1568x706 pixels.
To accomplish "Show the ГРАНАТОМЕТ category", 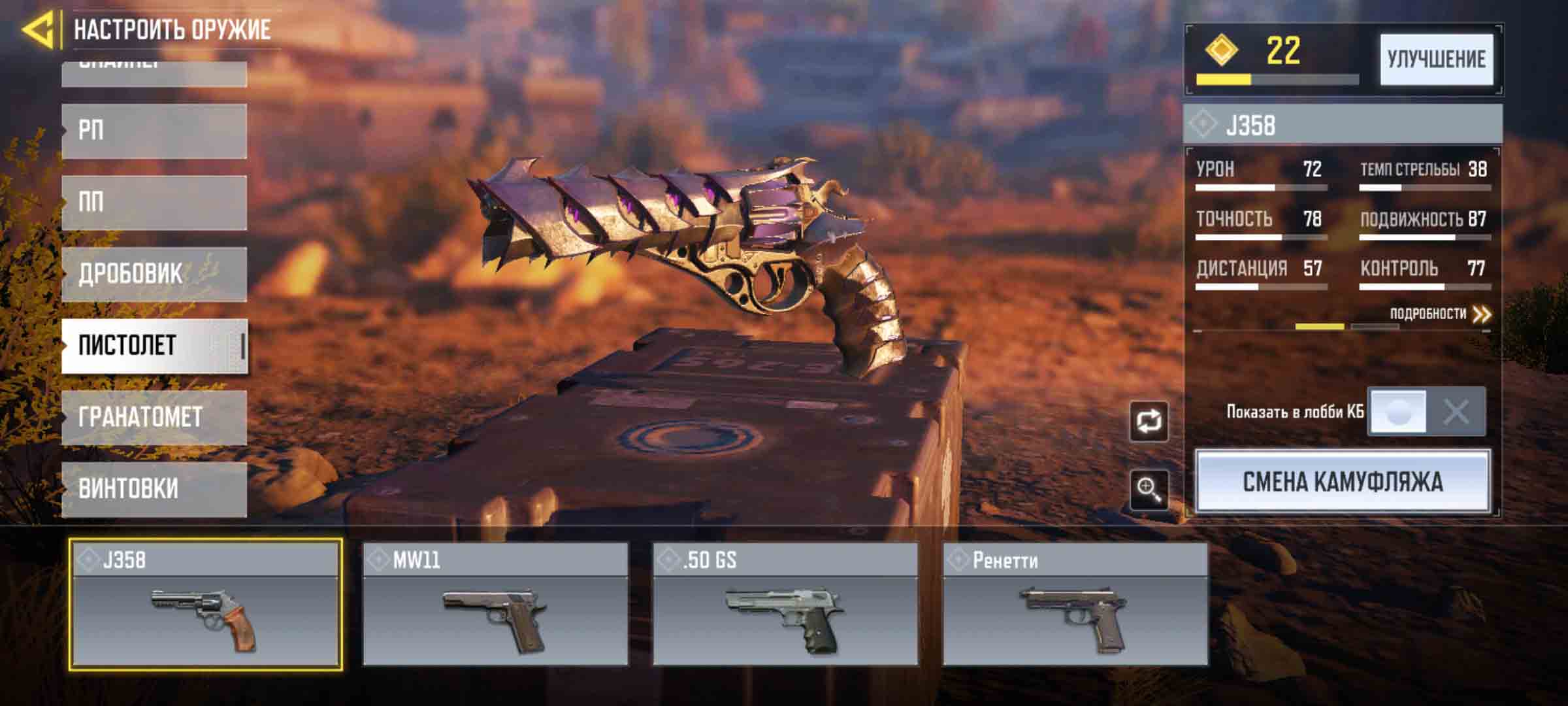I will (154, 417).
